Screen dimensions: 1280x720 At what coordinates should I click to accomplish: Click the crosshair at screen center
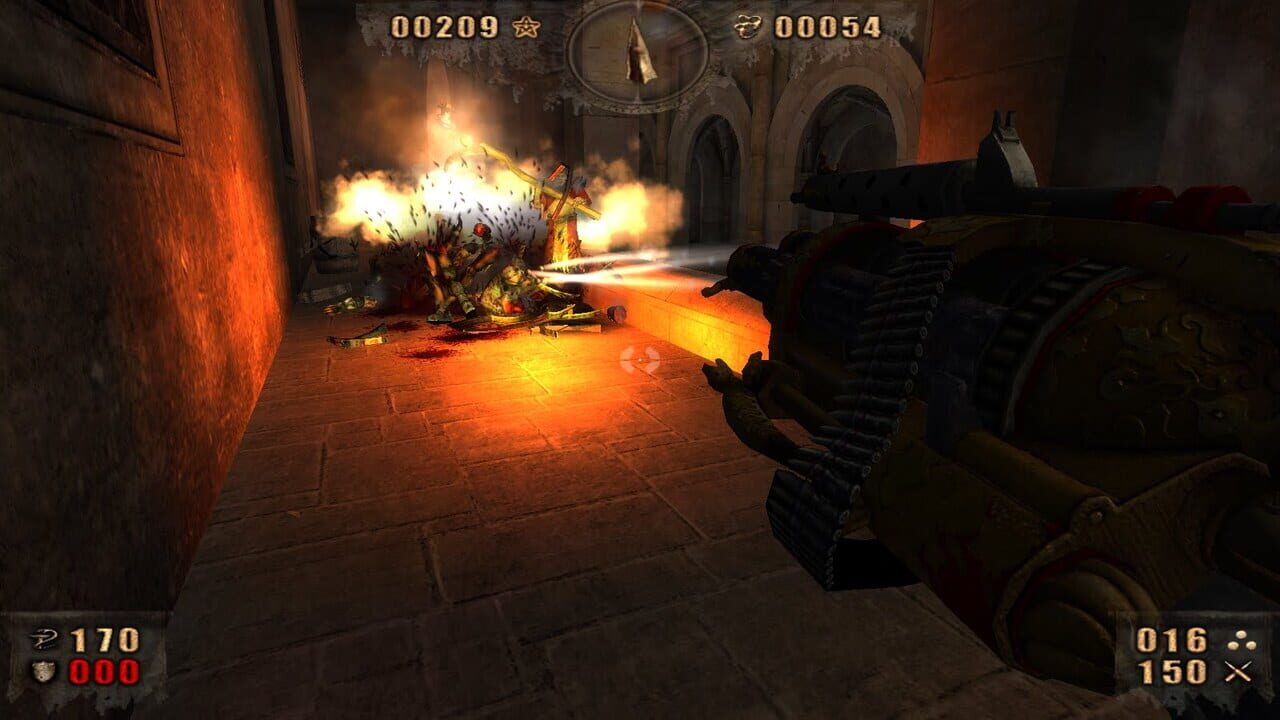640,360
